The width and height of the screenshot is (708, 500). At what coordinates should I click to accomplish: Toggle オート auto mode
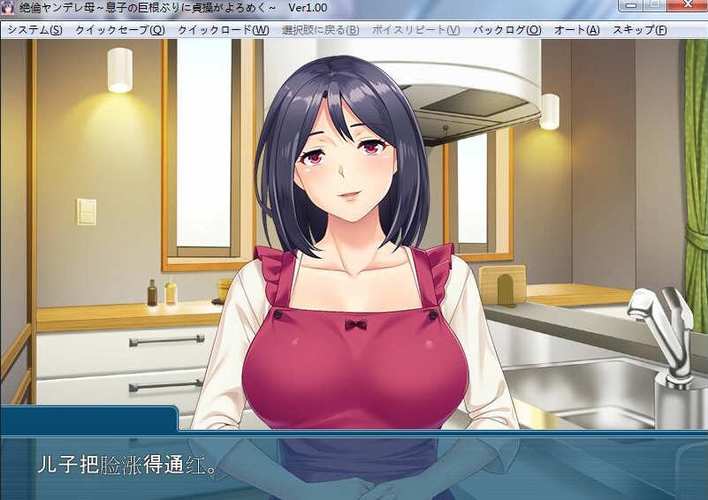click(x=577, y=30)
